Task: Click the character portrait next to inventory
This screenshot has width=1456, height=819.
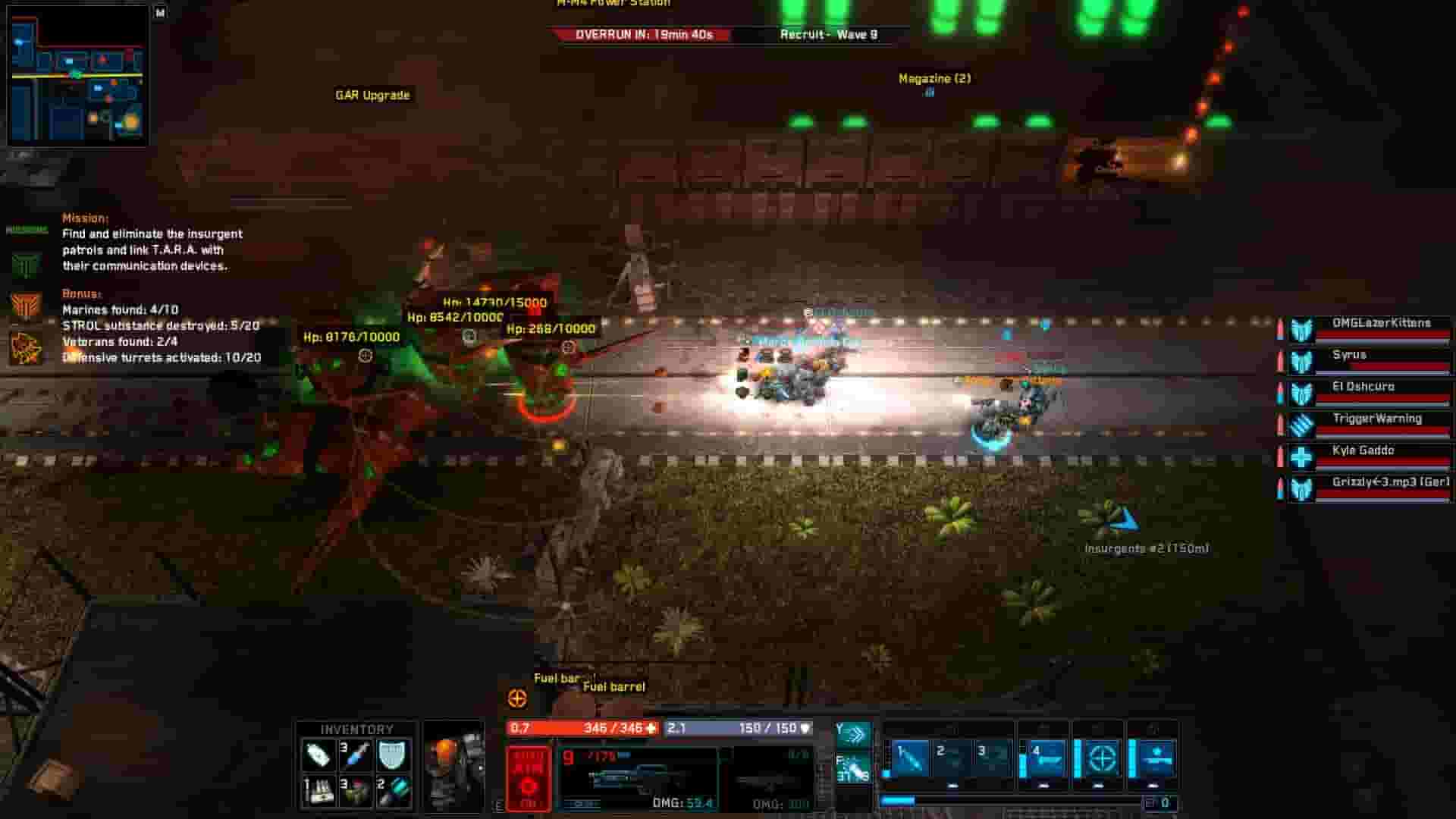Action: (x=455, y=766)
